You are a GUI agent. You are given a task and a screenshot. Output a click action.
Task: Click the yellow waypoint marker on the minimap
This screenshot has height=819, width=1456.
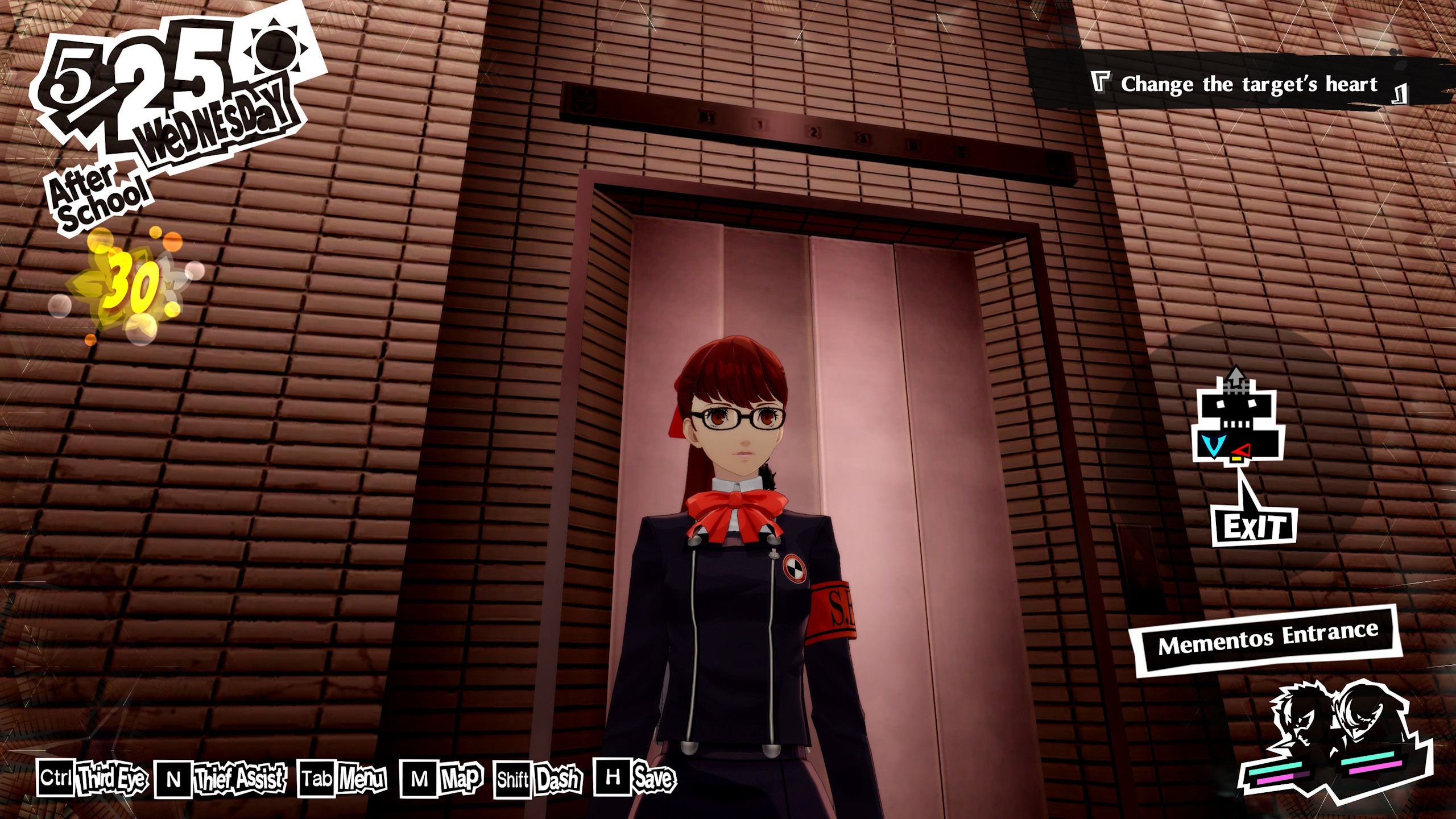(1236, 460)
